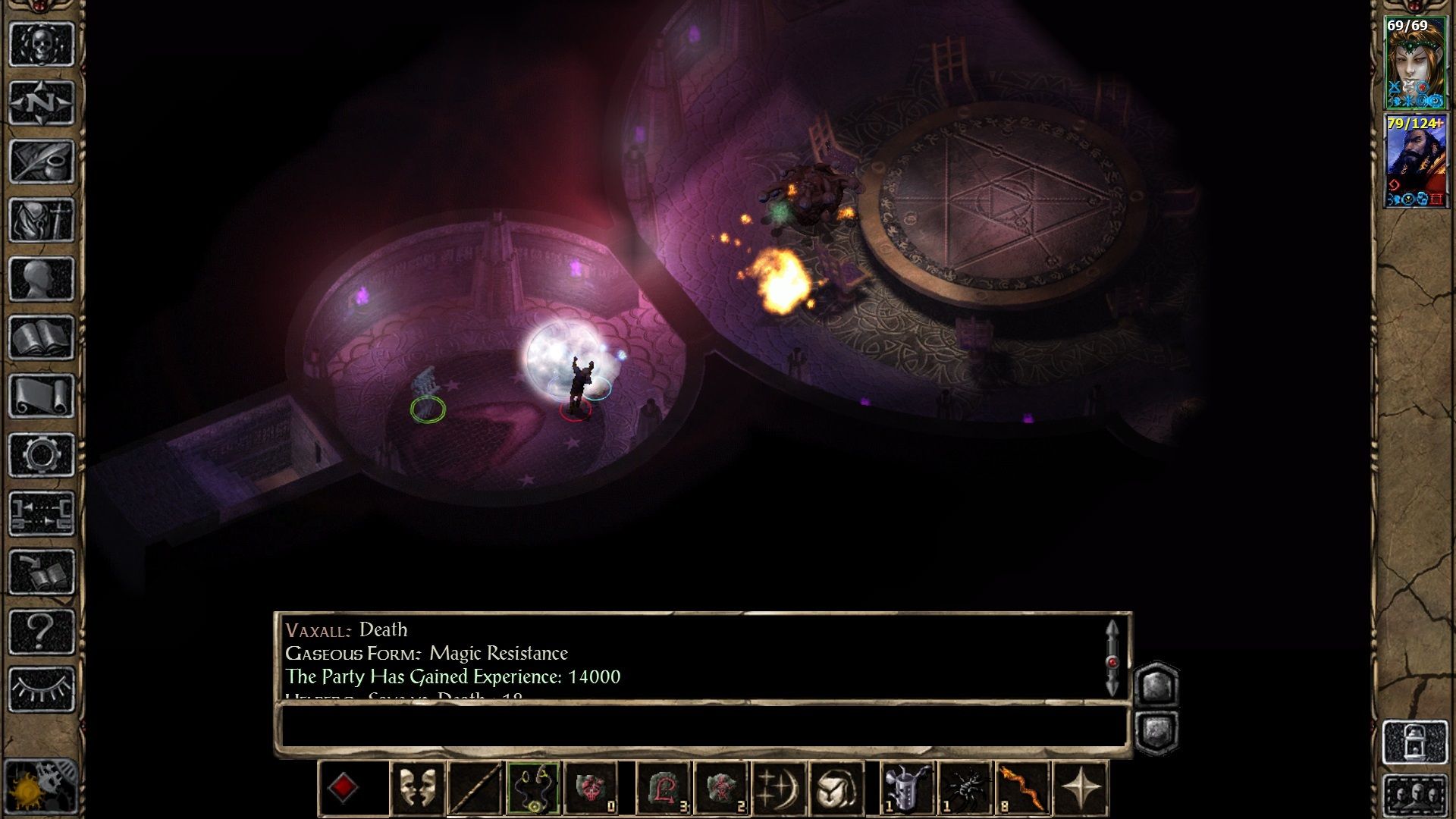
Task: Select the whole party with the three-helmets button
Action: (x=1415, y=796)
